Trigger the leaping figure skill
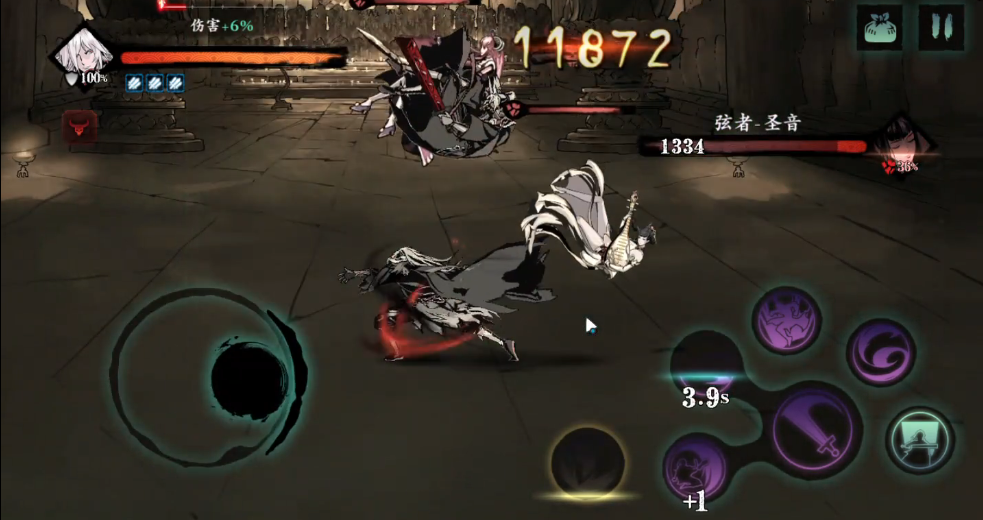Screen dimensions: 983x520 click(786, 321)
